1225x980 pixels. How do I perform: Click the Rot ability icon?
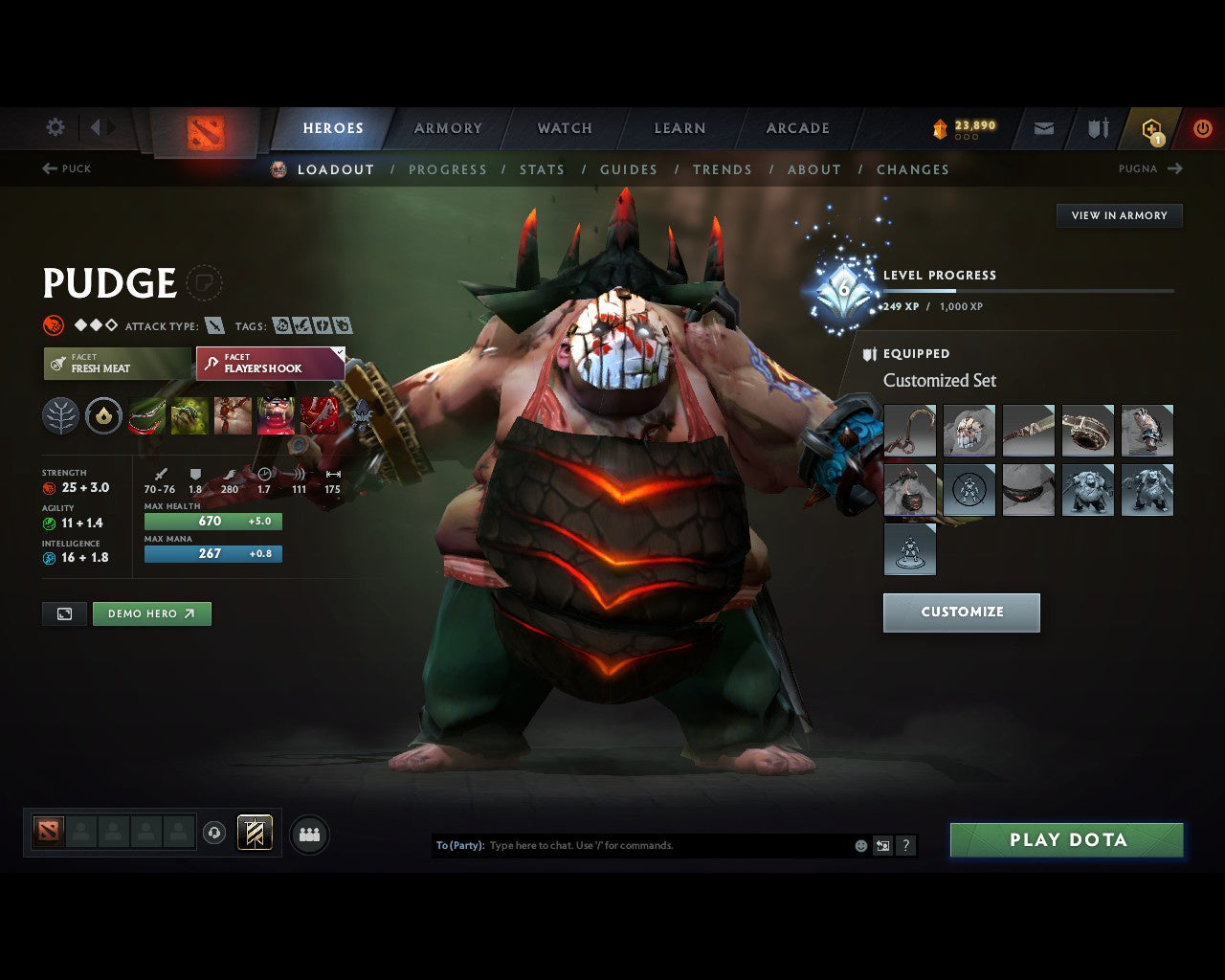tap(189, 415)
